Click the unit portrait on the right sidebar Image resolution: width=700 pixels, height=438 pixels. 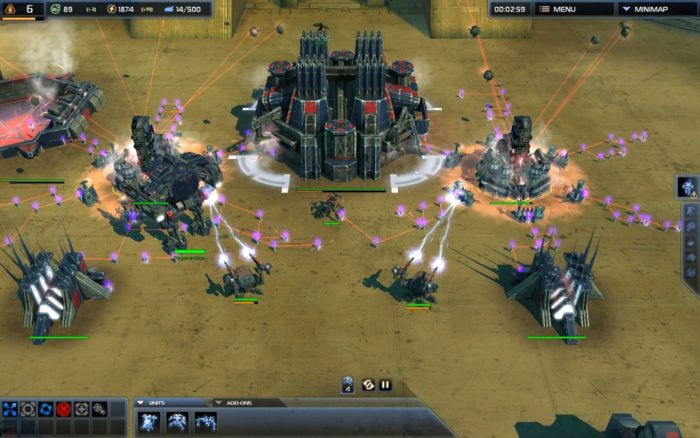click(688, 186)
